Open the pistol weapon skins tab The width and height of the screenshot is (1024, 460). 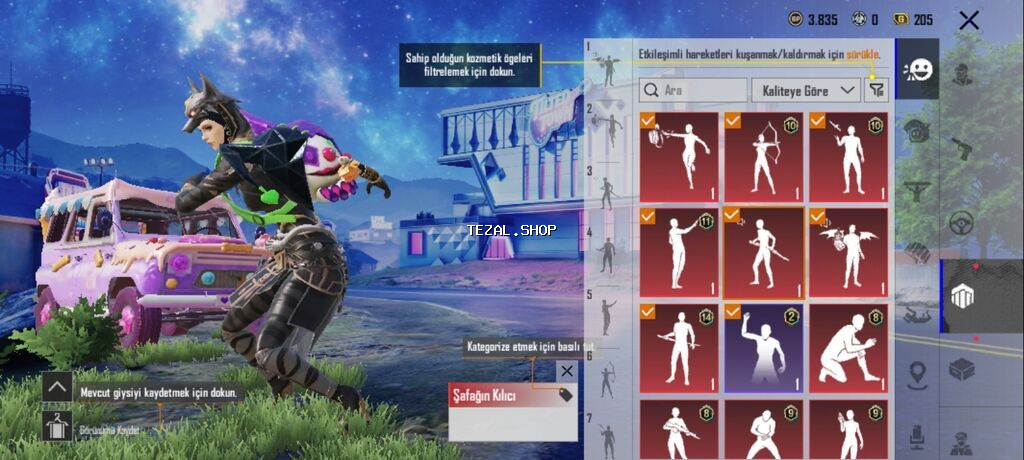[962, 148]
